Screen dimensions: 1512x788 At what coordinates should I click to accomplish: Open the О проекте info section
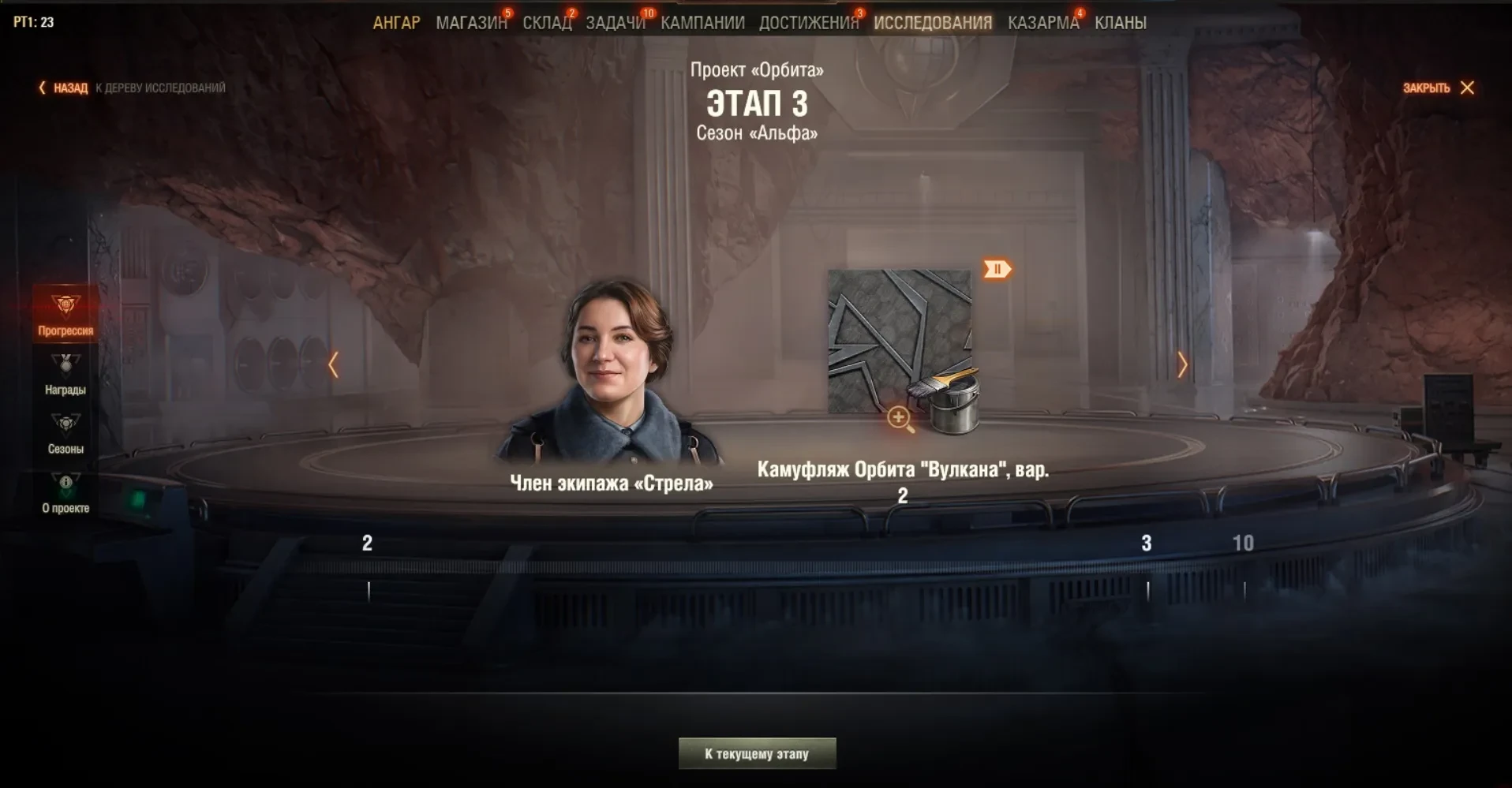pyautogui.click(x=65, y=493)
